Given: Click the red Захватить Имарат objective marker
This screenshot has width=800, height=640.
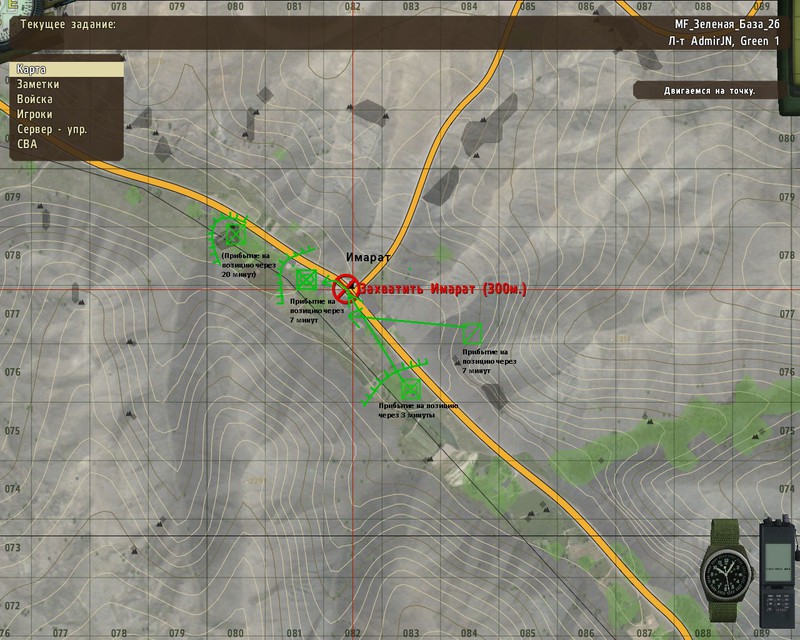Looking at the screenshot, I should (x=345, y=289).
